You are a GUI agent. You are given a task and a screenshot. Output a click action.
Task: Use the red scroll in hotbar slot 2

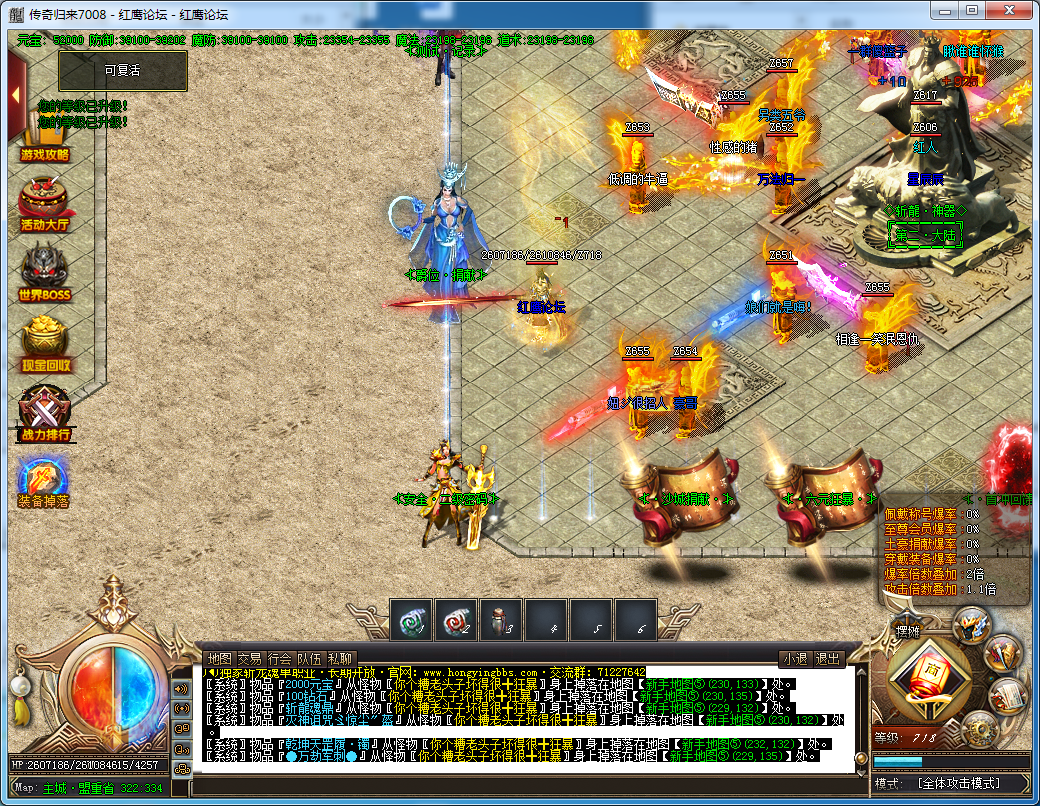pyautogui.click(x=456, y=620)
